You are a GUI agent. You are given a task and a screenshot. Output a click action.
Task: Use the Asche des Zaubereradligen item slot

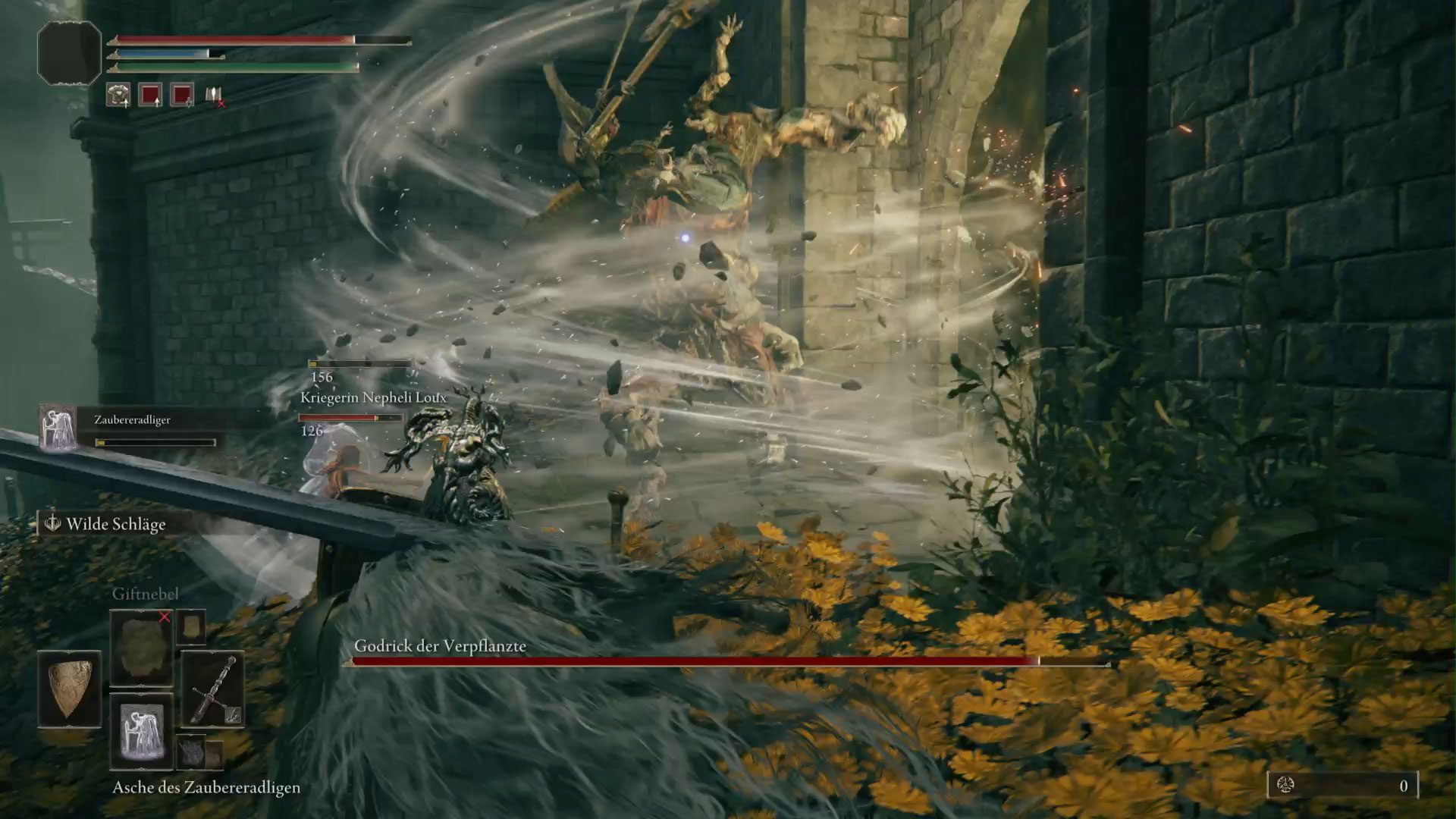[141, 731]
